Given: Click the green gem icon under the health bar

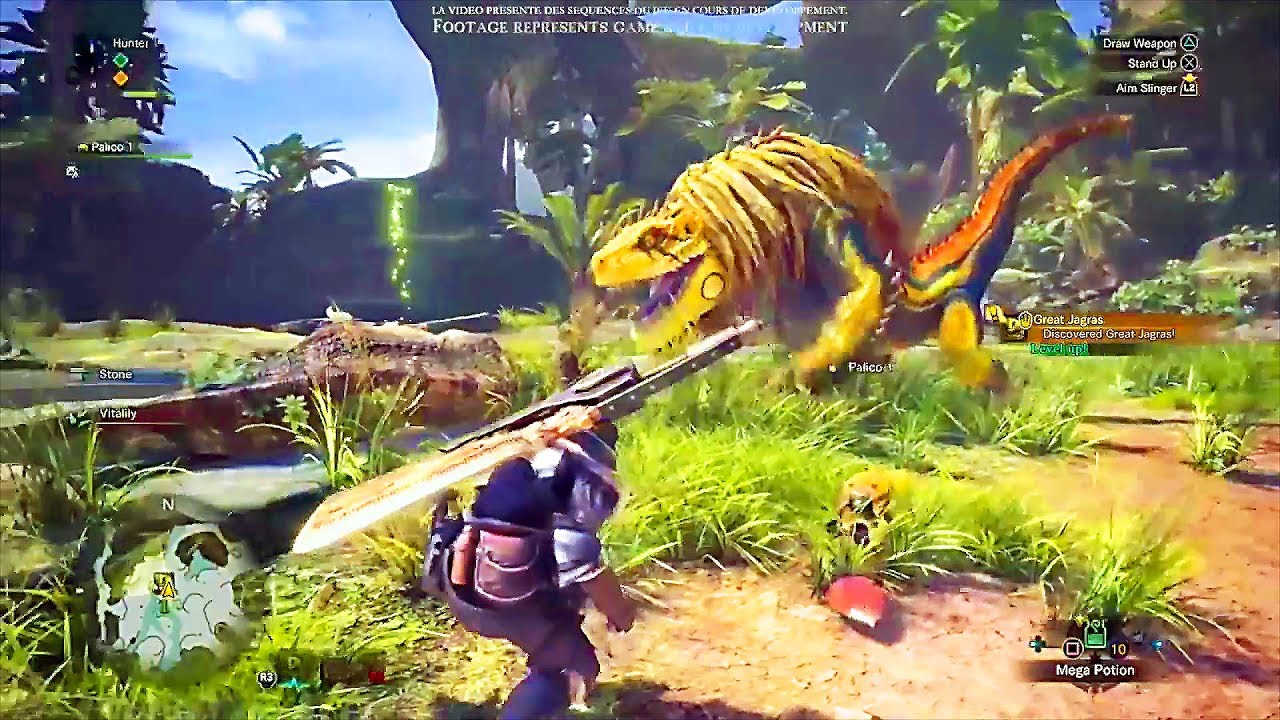Looking at the screenshot, I should (x=120, y=61).
